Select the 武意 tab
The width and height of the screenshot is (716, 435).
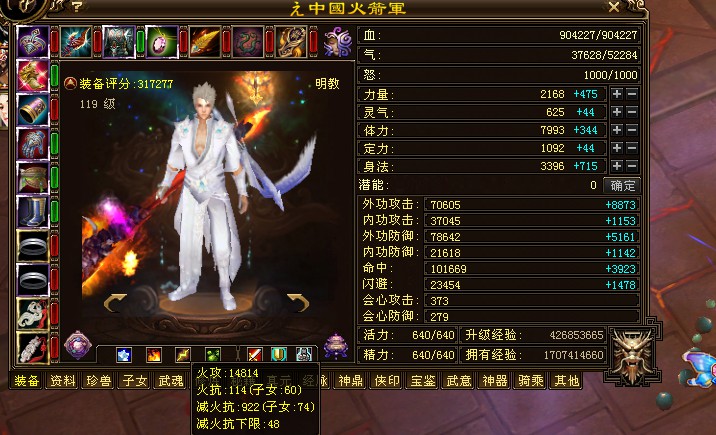pos(459,381)
